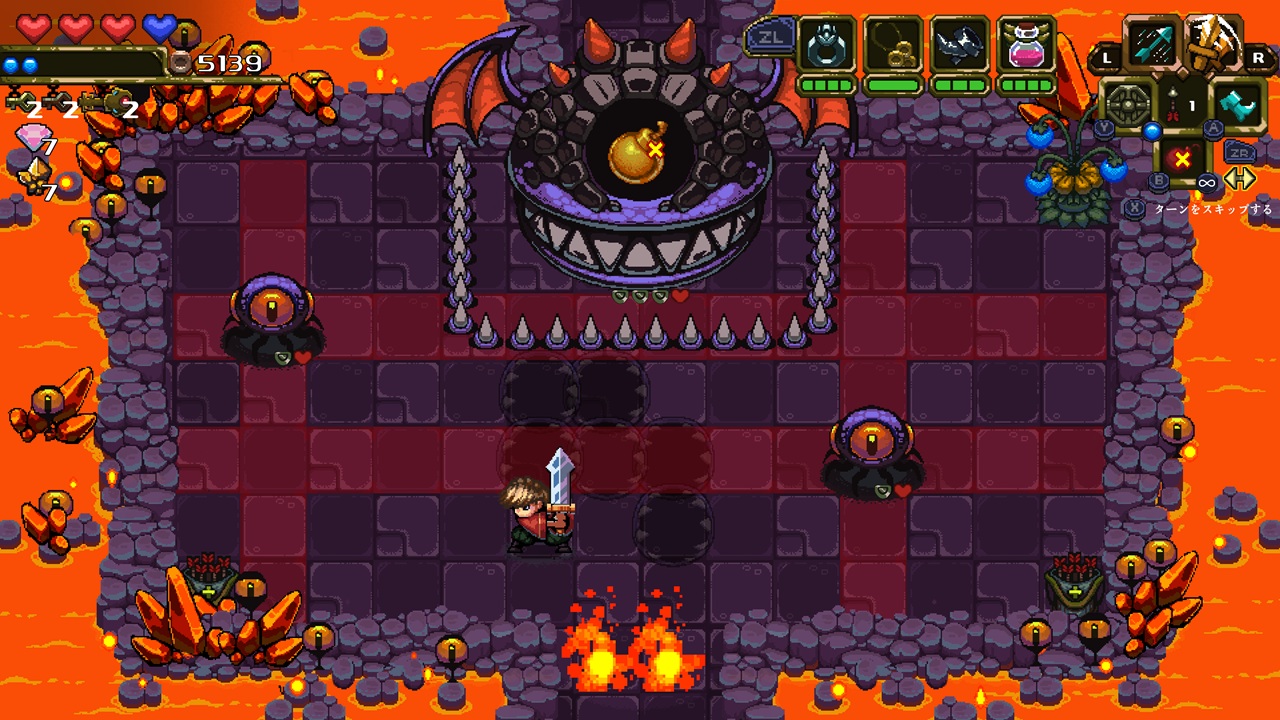
Task: Click the yellow double-arrow swap icon
Action: click(1240, 179)
